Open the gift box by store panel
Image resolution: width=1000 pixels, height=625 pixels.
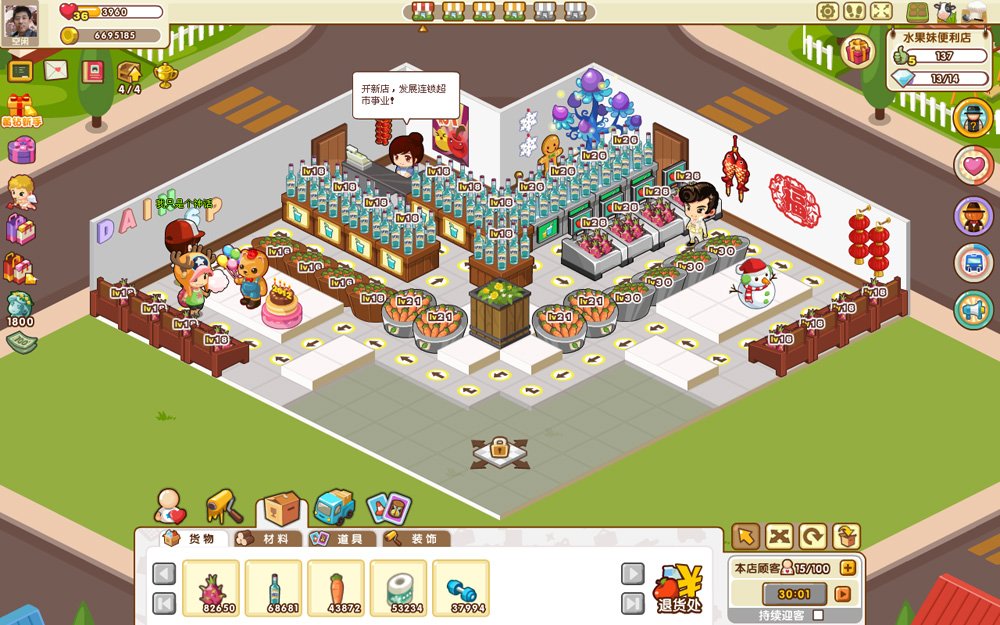[857, 51]
